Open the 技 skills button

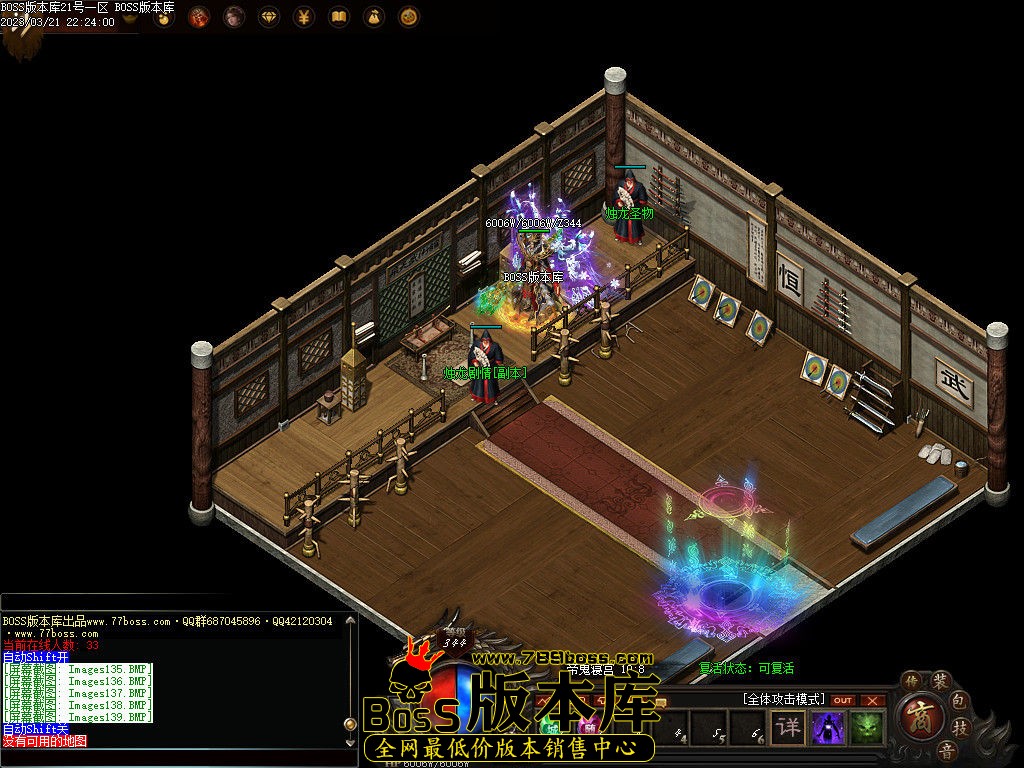click(x=960, y=727)
